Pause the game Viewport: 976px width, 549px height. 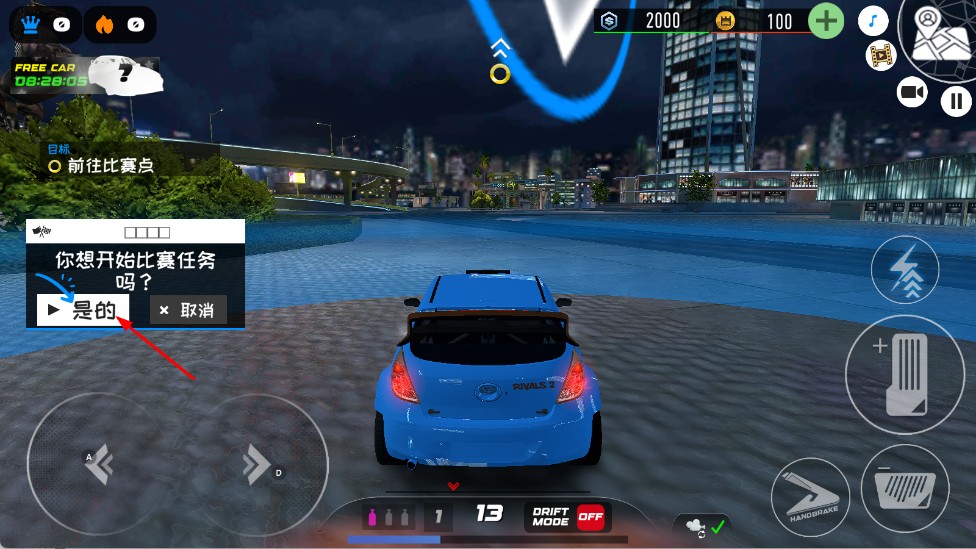956,100
